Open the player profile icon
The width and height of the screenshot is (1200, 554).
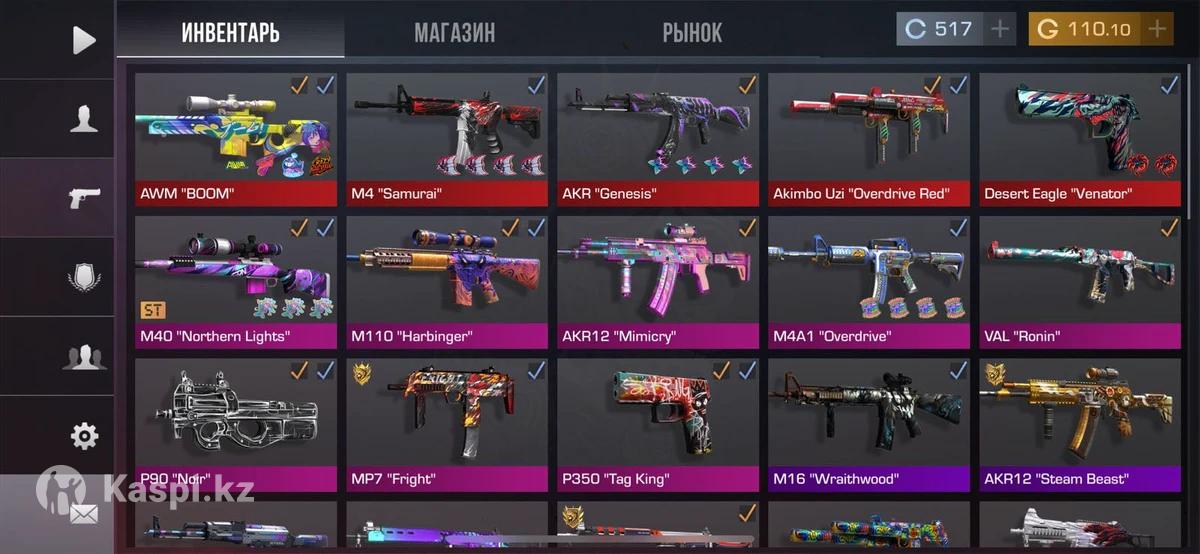click(x=84, y=119)
